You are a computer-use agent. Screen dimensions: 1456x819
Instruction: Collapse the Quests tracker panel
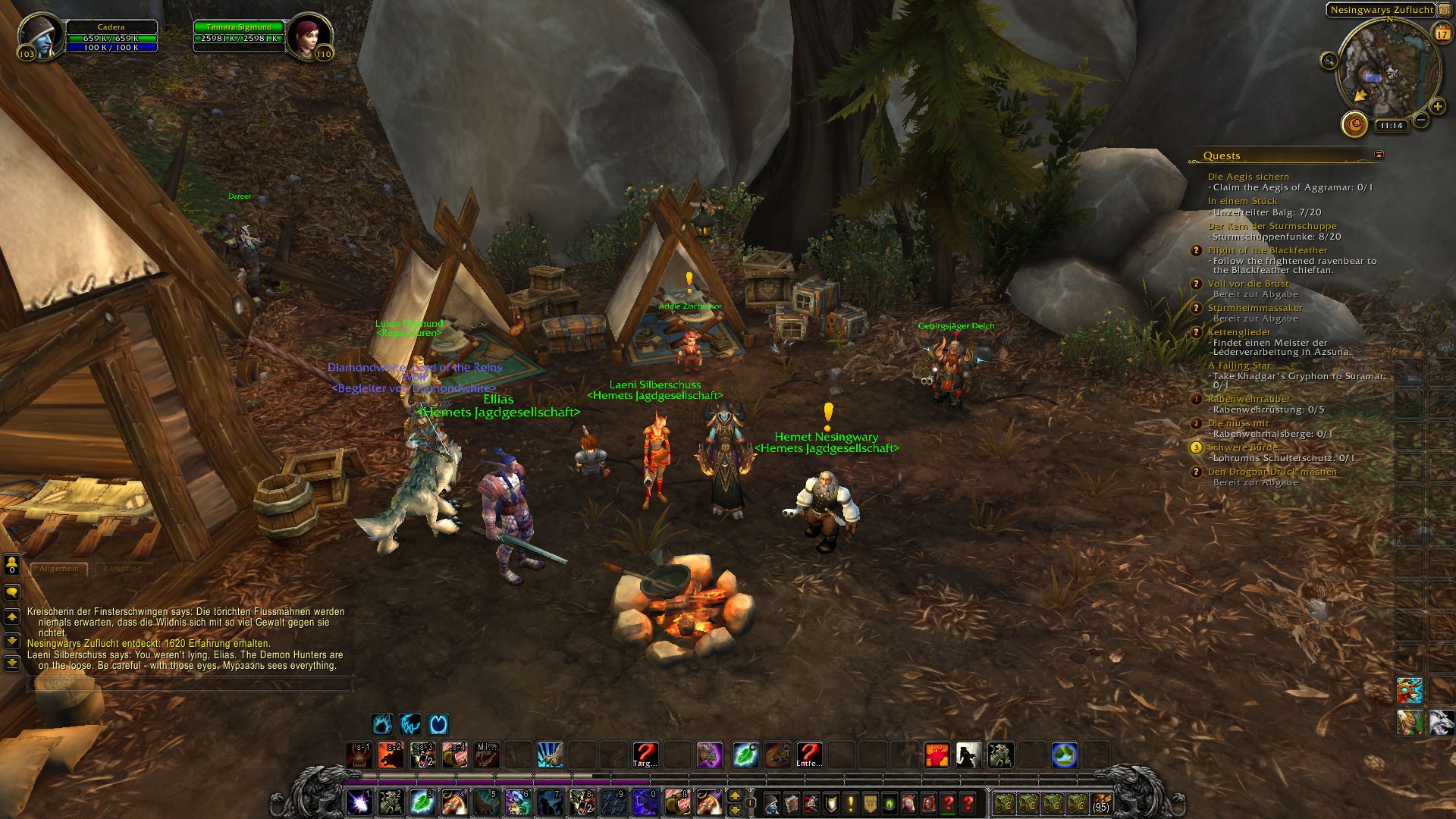pyautogui.click(x=1379, y=155)
